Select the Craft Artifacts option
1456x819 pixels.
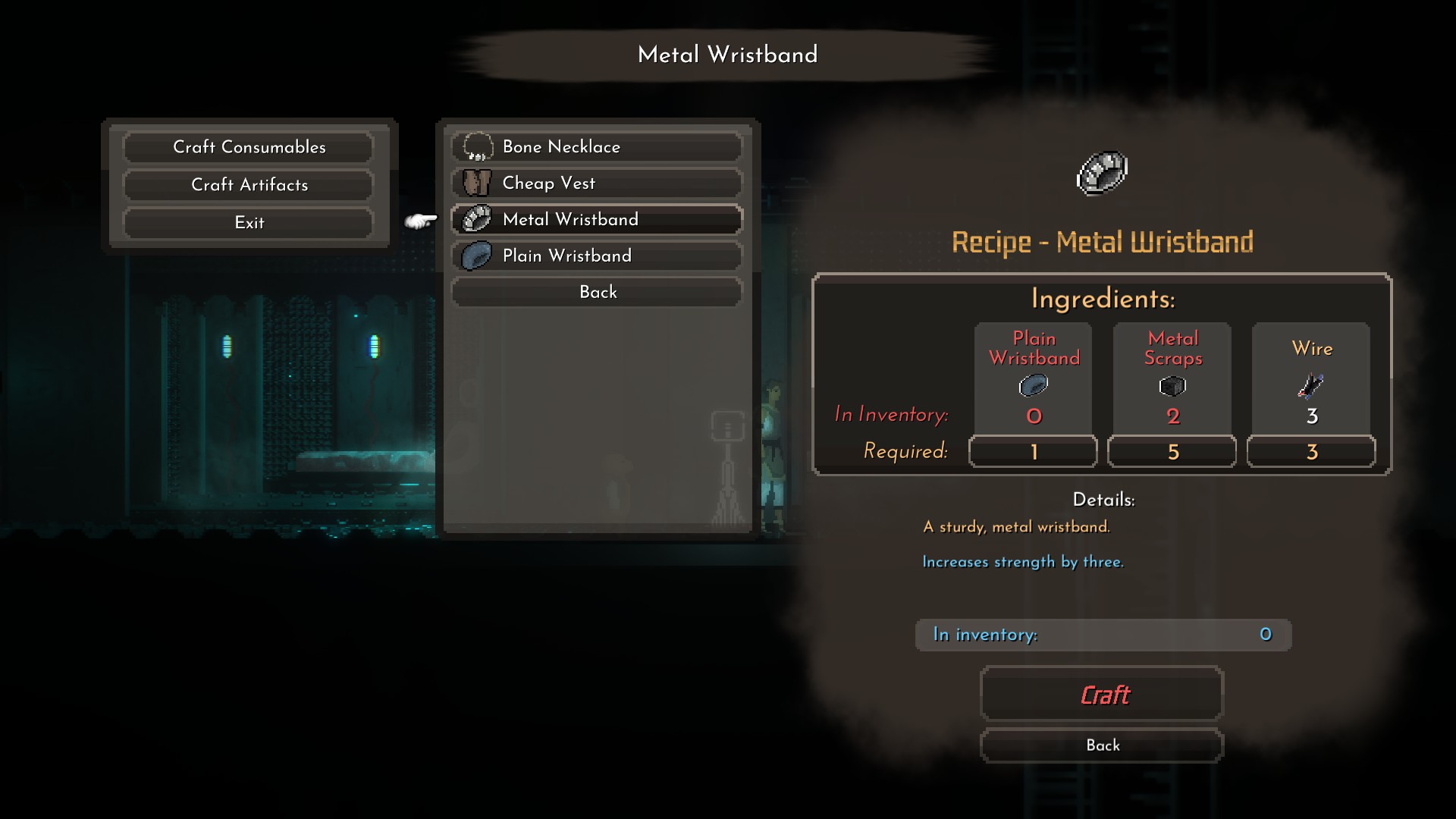[x=249, y=185]
